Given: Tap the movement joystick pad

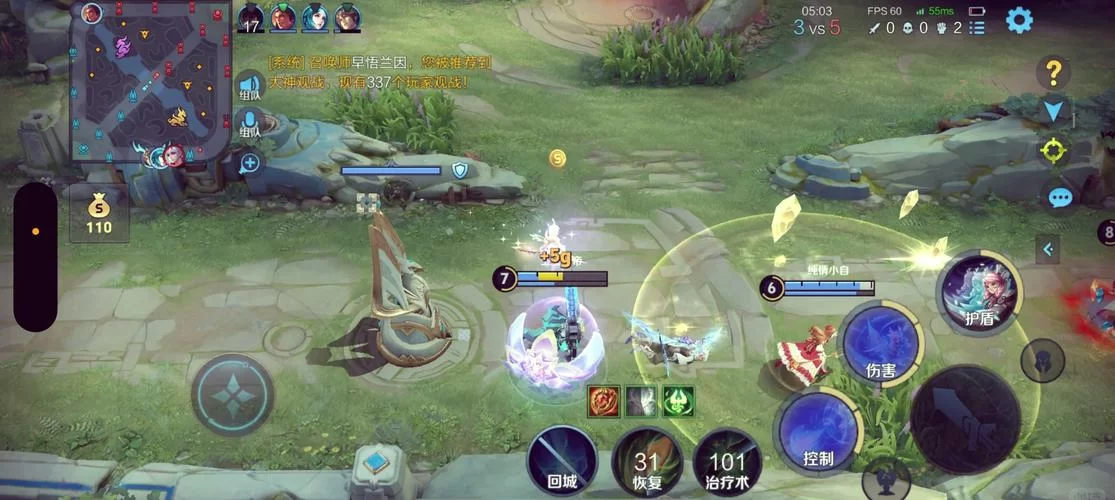Looking at the screenshot, I should pyautogui.click(x=232, y=394).
